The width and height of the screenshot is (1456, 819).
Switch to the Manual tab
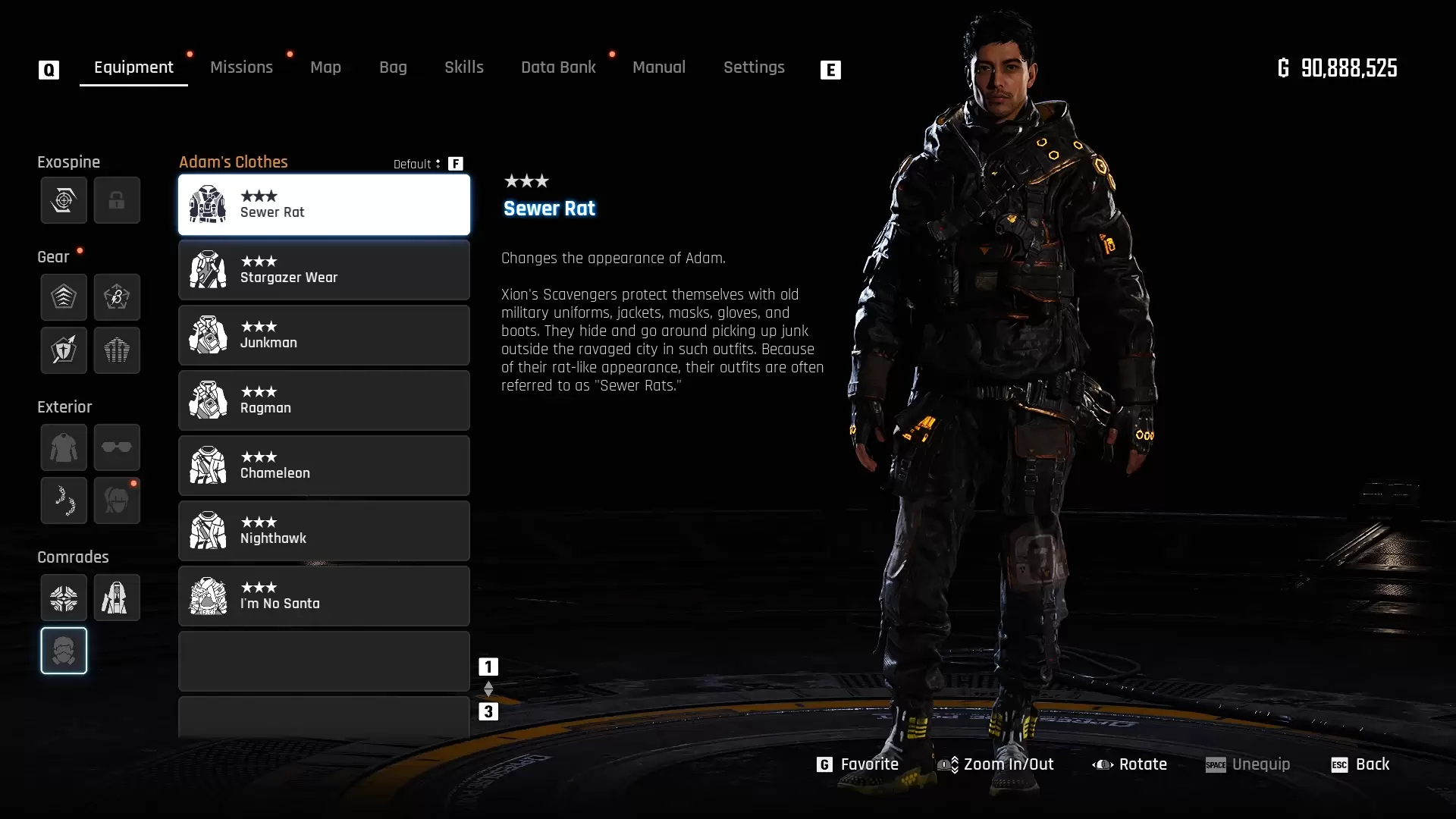click(x=658, y=67)
